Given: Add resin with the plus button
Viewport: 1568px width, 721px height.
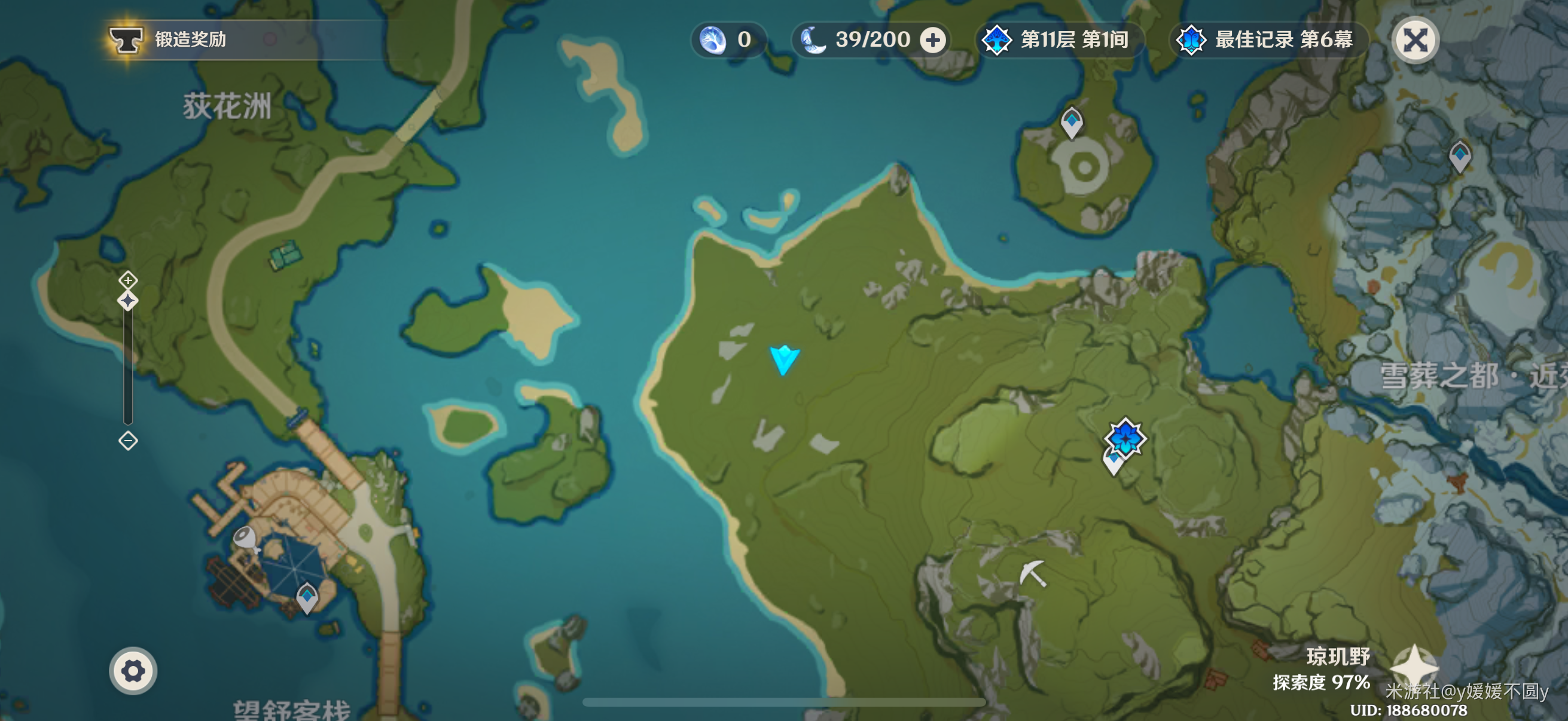Looking at the screenshot, I should [932, 40].
